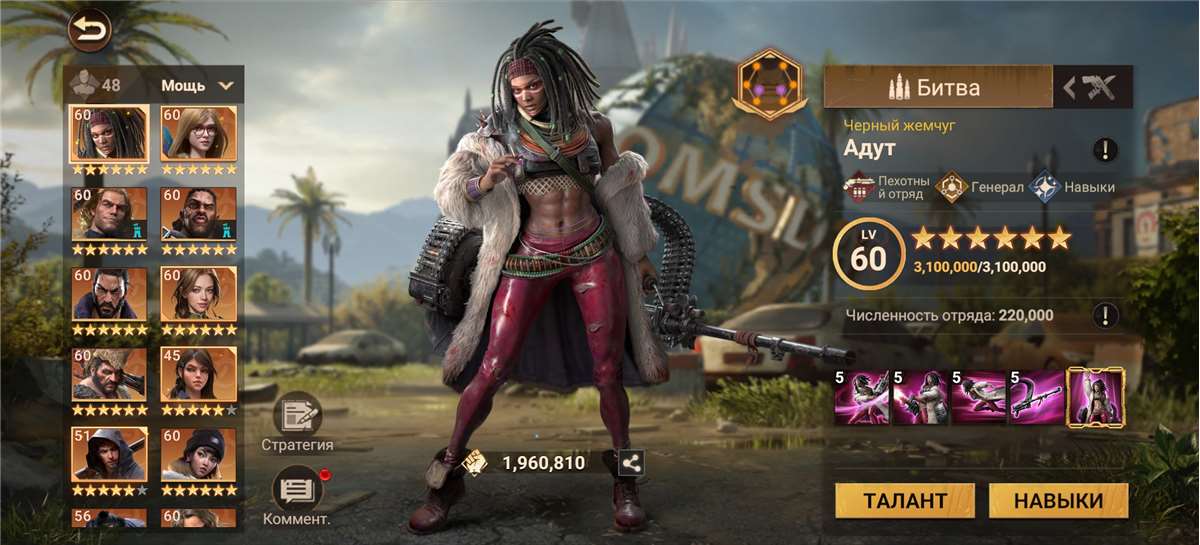Image resolution: width=1200 pixels, height=545 pixels.
Task: Select the curved hook weapon skill icon
Action: (1036, 397)
